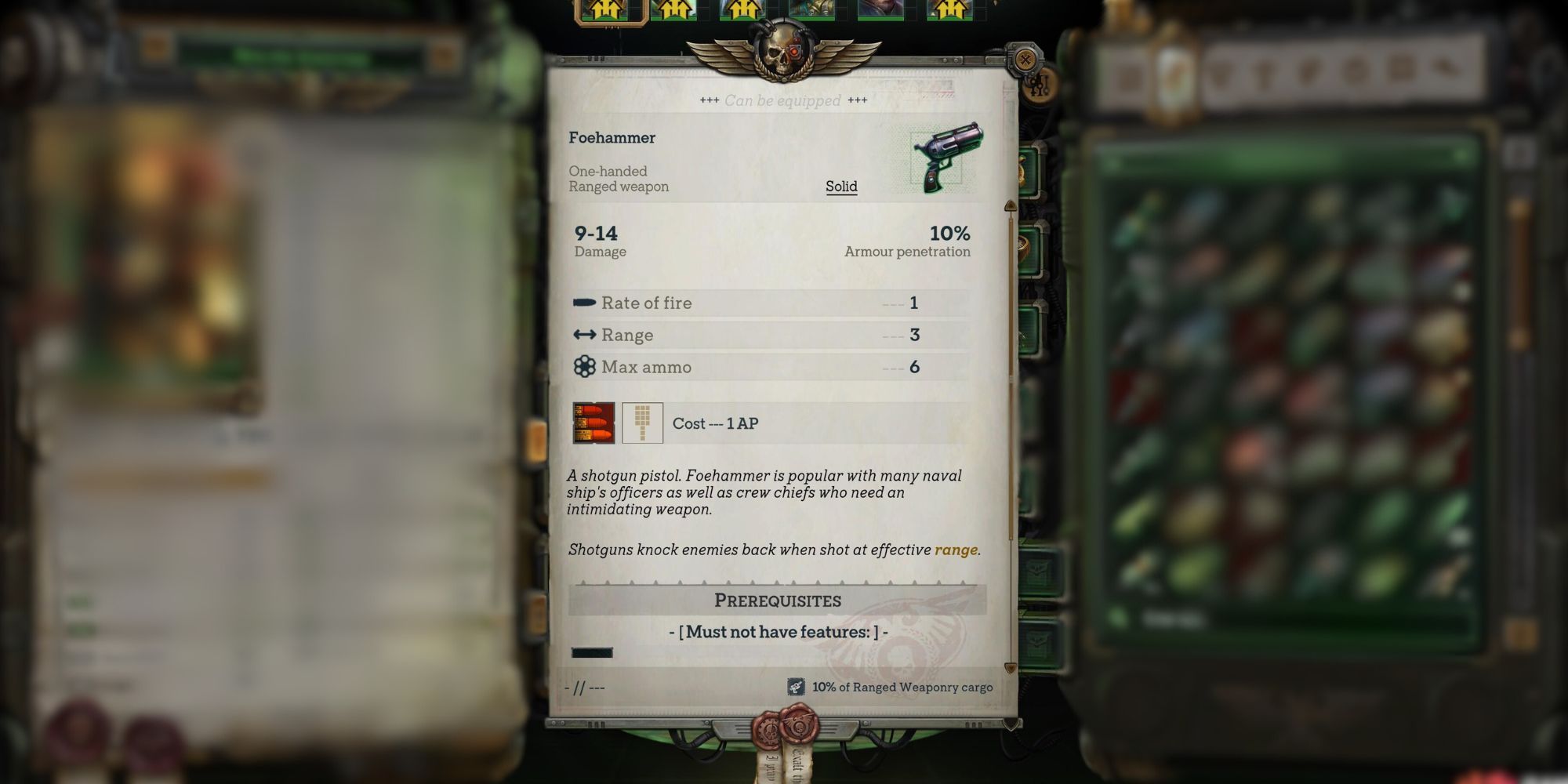
Task: Expand the Prerequisites section
Action: point(777,601)
